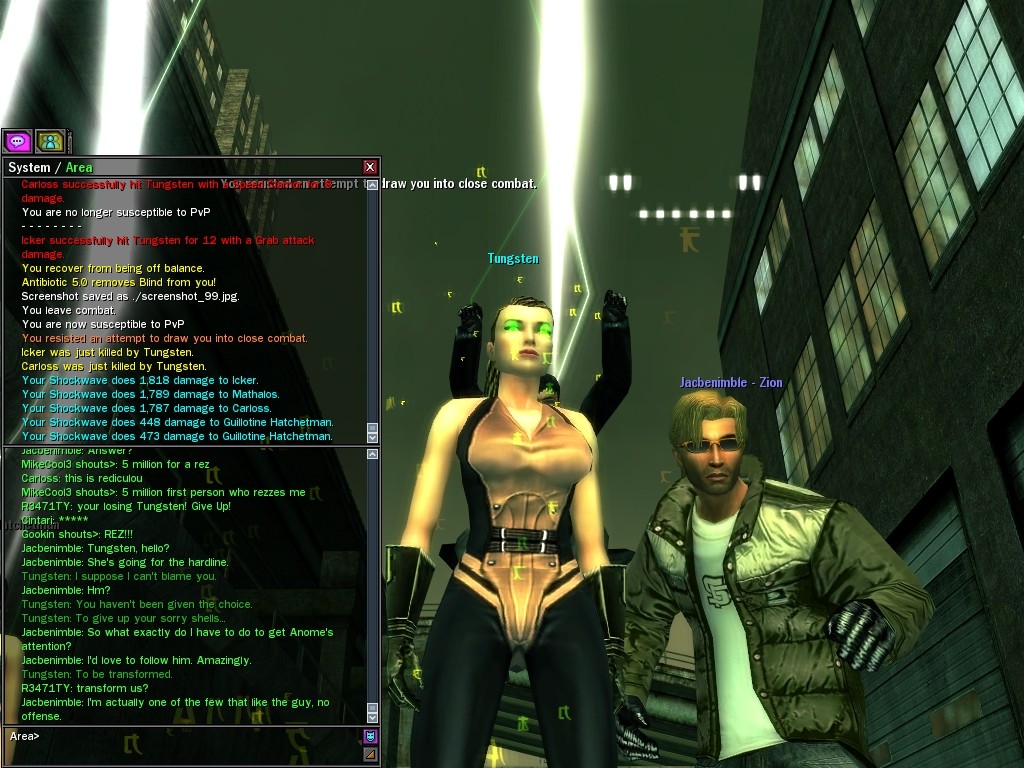Click the system log scroll-up arrow
The image size is (1024, 768).
click(x=373, y=185)
